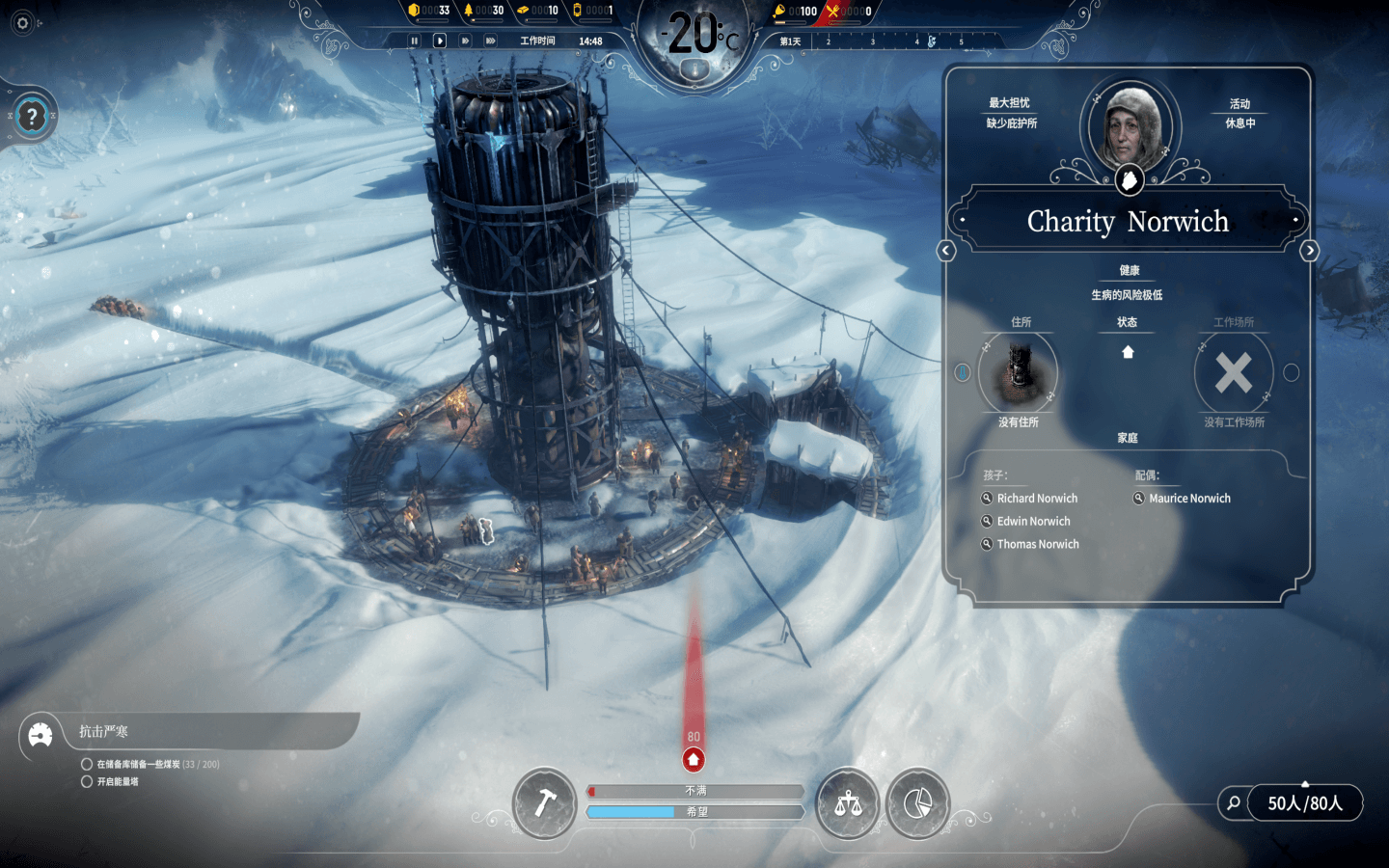The height and width of the screenshot is (868, 1389).
Task: Set the game to normal play speed
Action: tap(440, 41)
